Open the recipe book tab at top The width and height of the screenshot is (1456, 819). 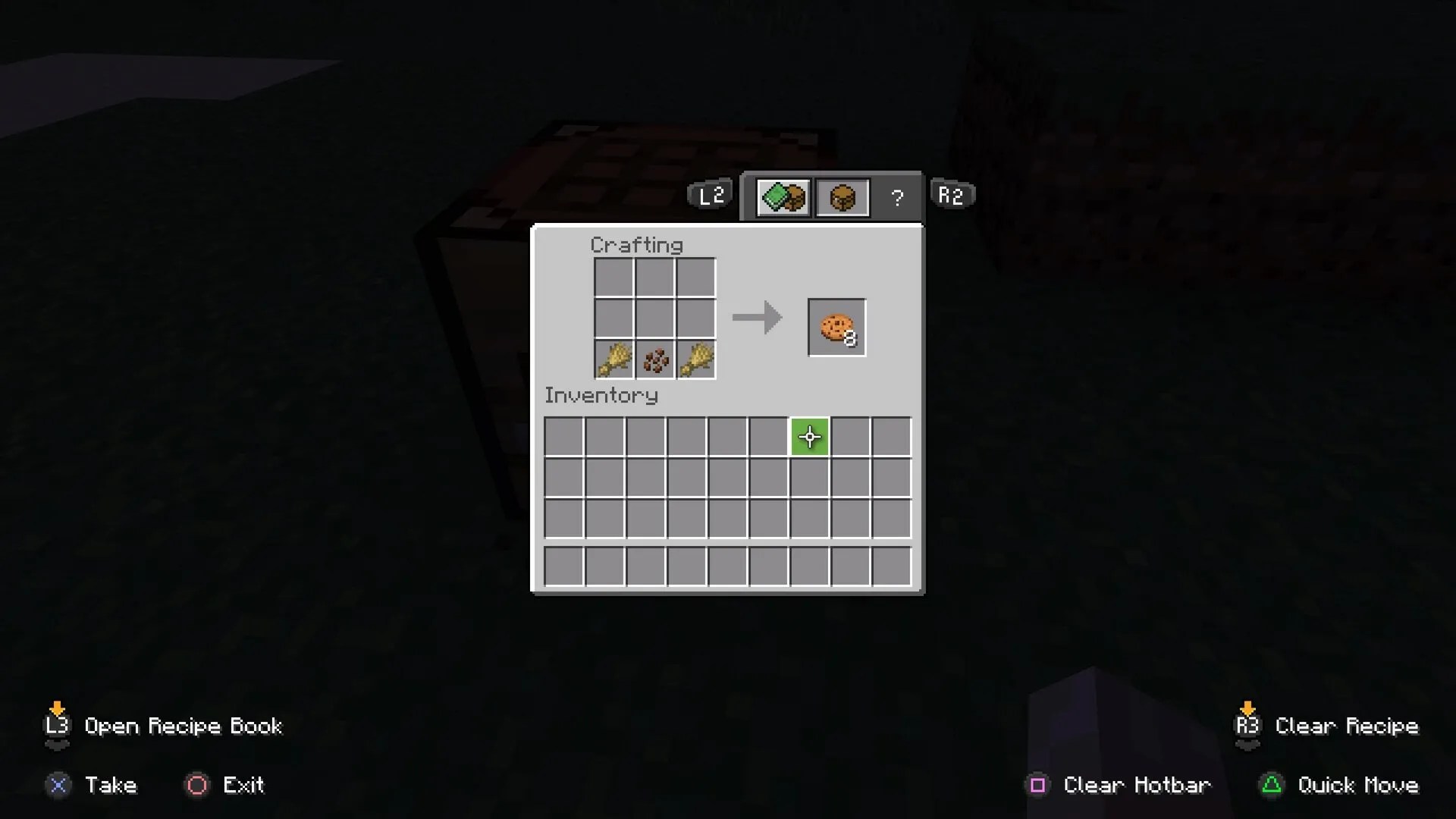coord(782,196)
